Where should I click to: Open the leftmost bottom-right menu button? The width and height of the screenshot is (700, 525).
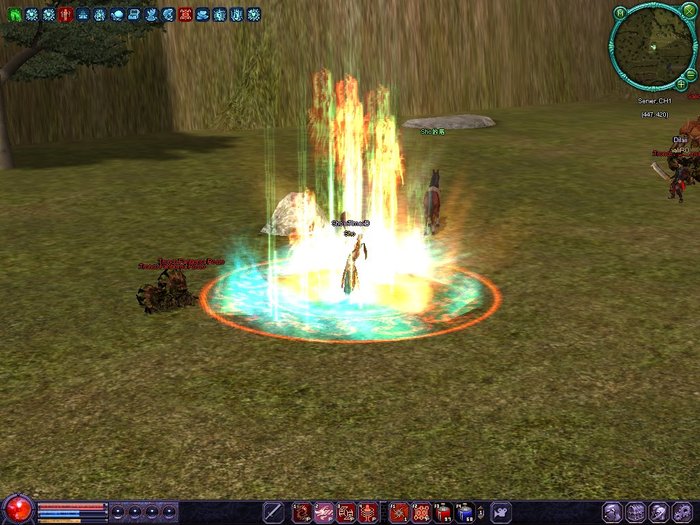612,512
